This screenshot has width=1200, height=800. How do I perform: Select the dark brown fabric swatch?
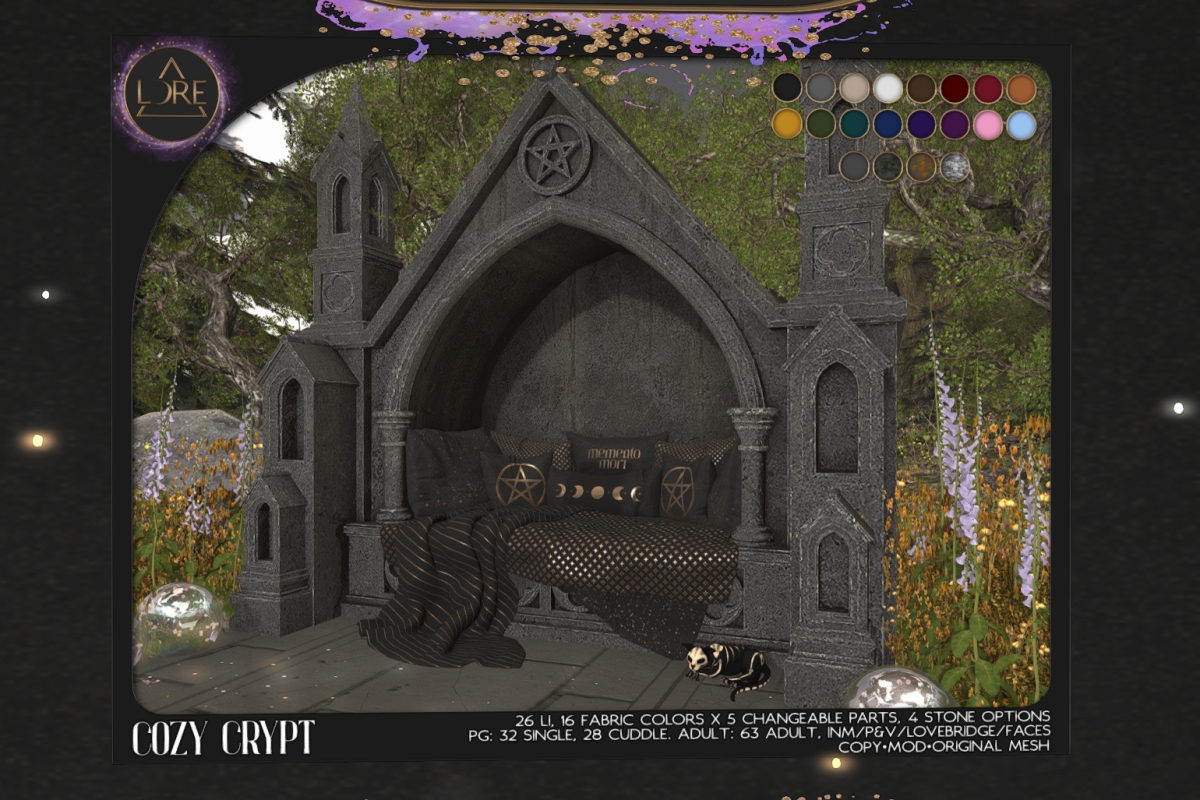[921, 88]
